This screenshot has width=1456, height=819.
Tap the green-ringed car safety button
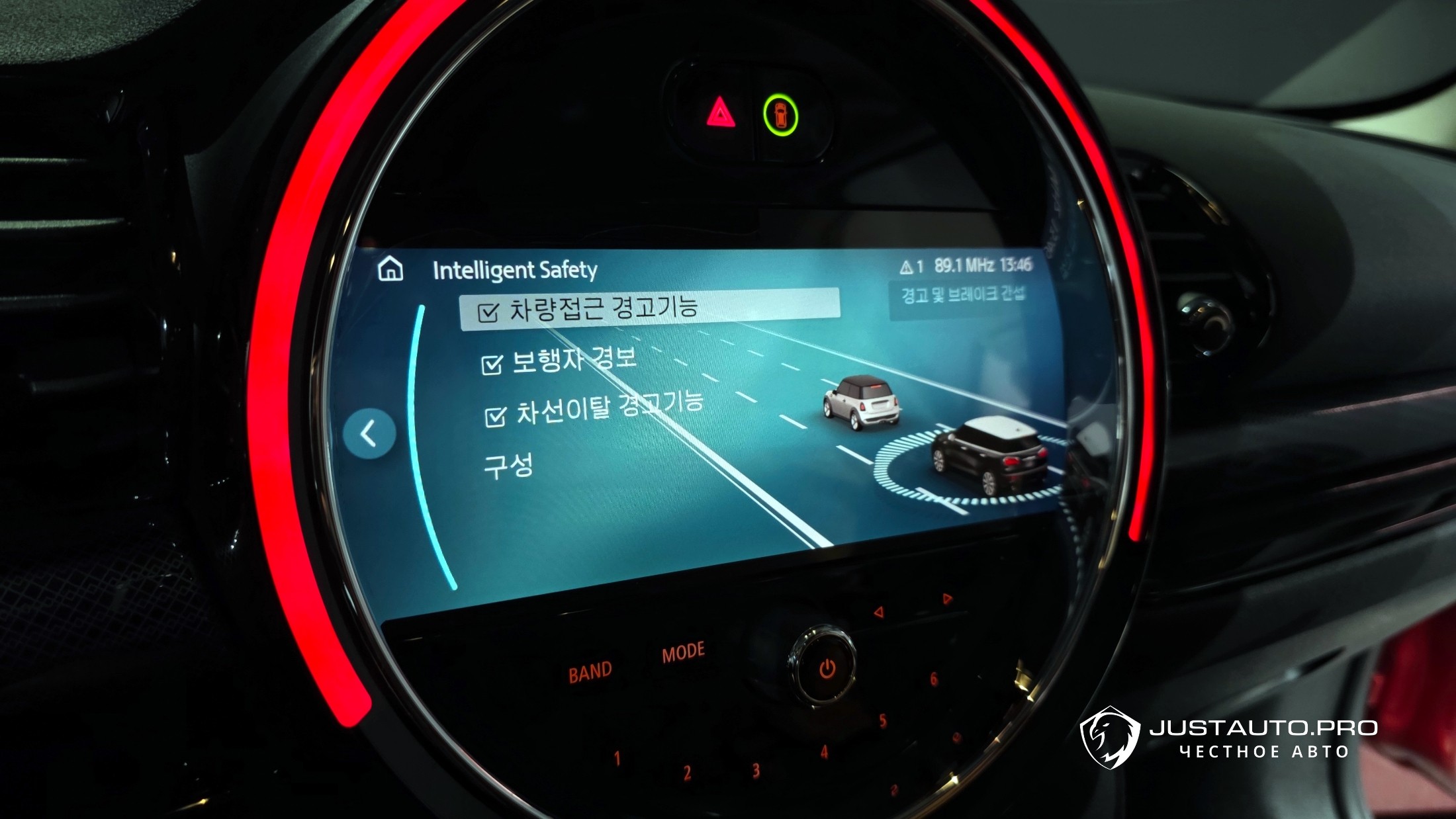pyautogui.click(x=780, y=115)
